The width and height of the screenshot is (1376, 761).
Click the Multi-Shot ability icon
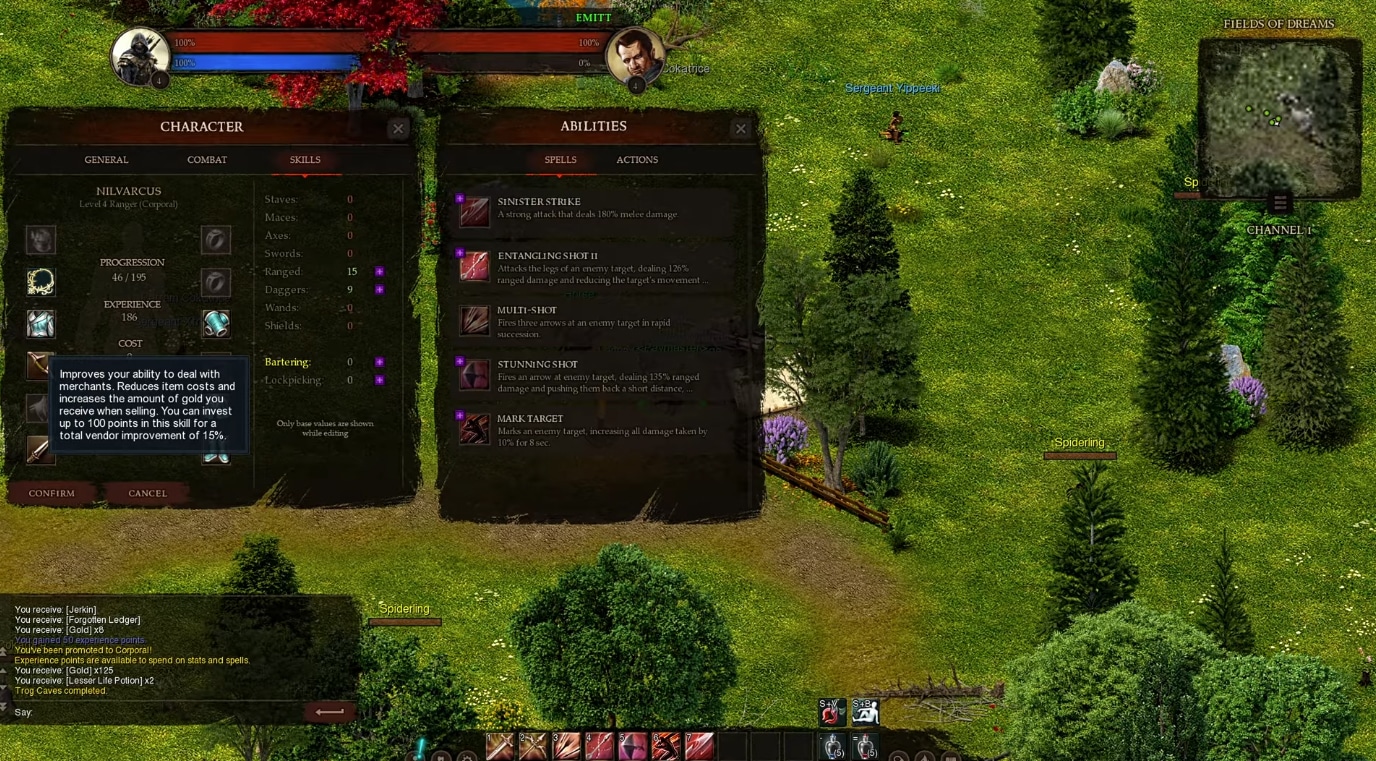pos(474,320)
